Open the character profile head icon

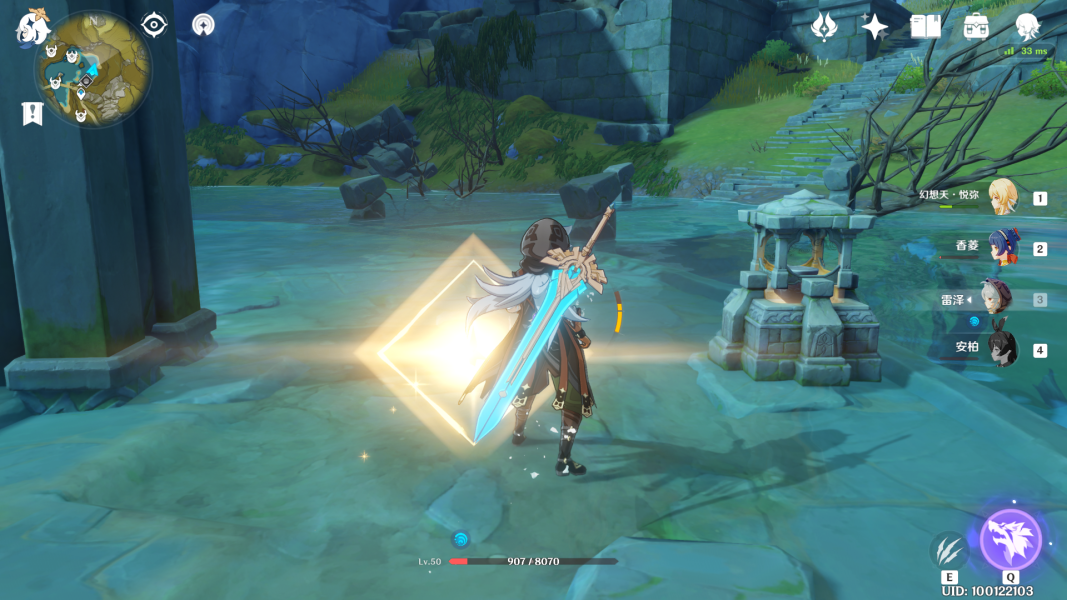(1027, 26)
